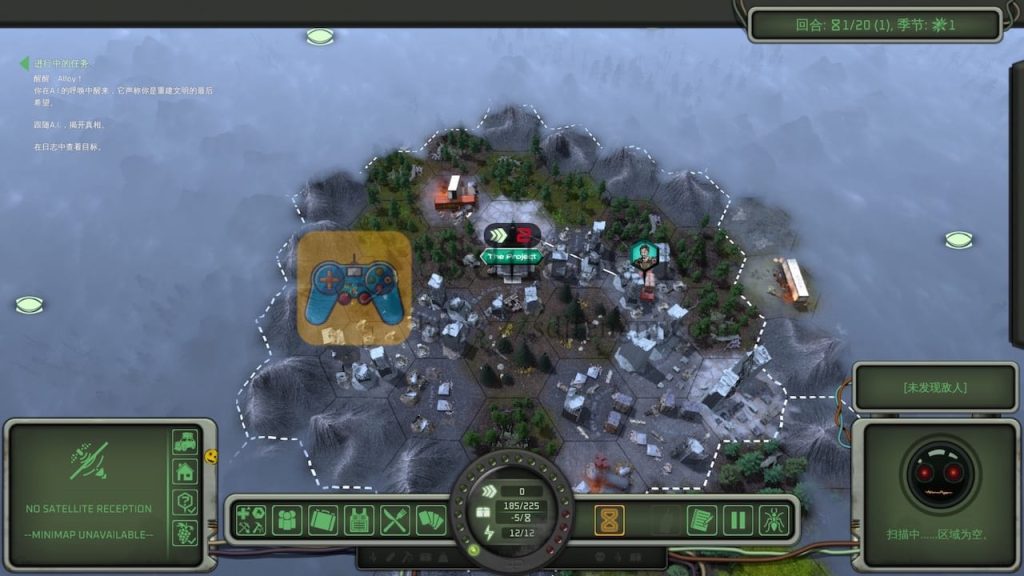
Task: Toggle the grapes resource filter
Action: click(185, 532)
